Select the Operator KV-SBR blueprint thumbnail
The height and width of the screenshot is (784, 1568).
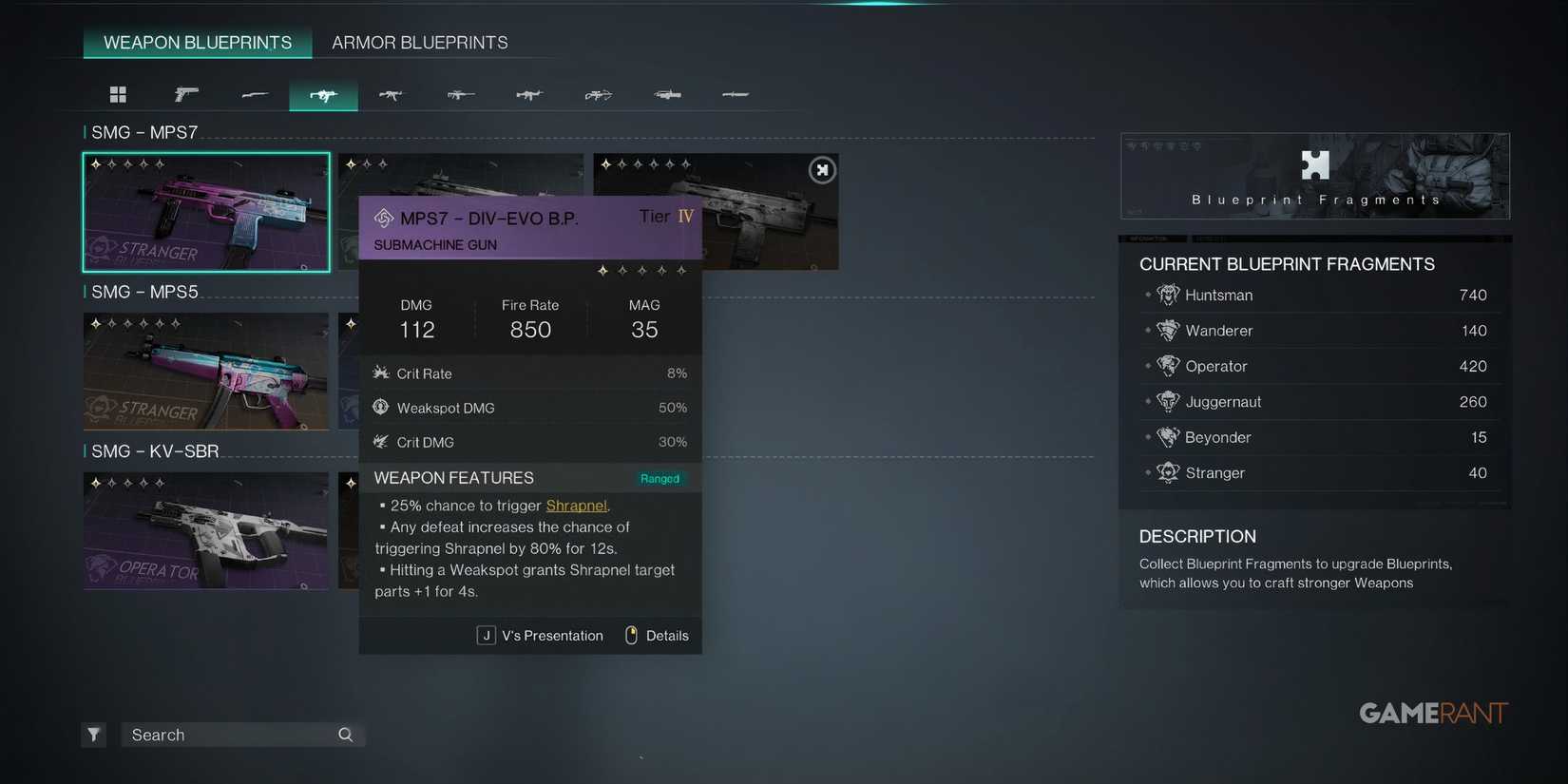[x=206, y=530]
